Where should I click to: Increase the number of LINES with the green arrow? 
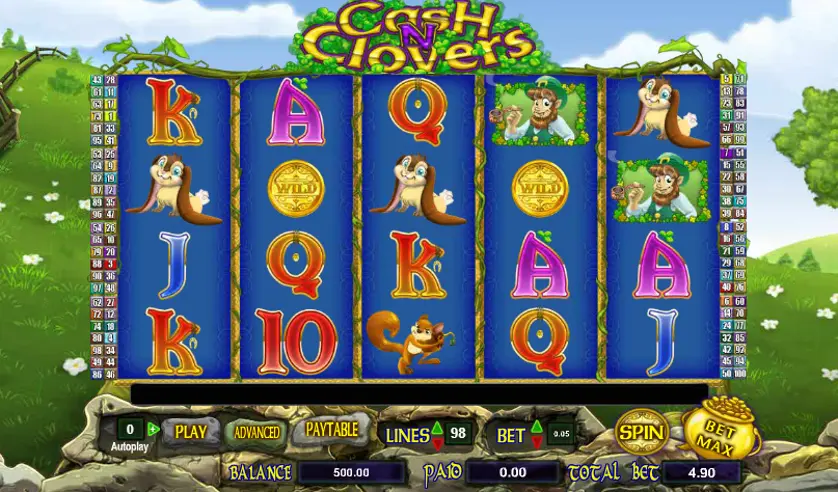[x=437, y=427]
